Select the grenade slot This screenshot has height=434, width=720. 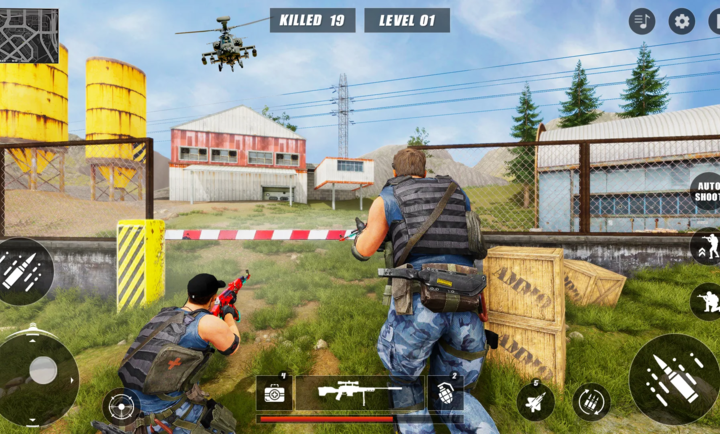pyautogui.click(x=445, y=393)
